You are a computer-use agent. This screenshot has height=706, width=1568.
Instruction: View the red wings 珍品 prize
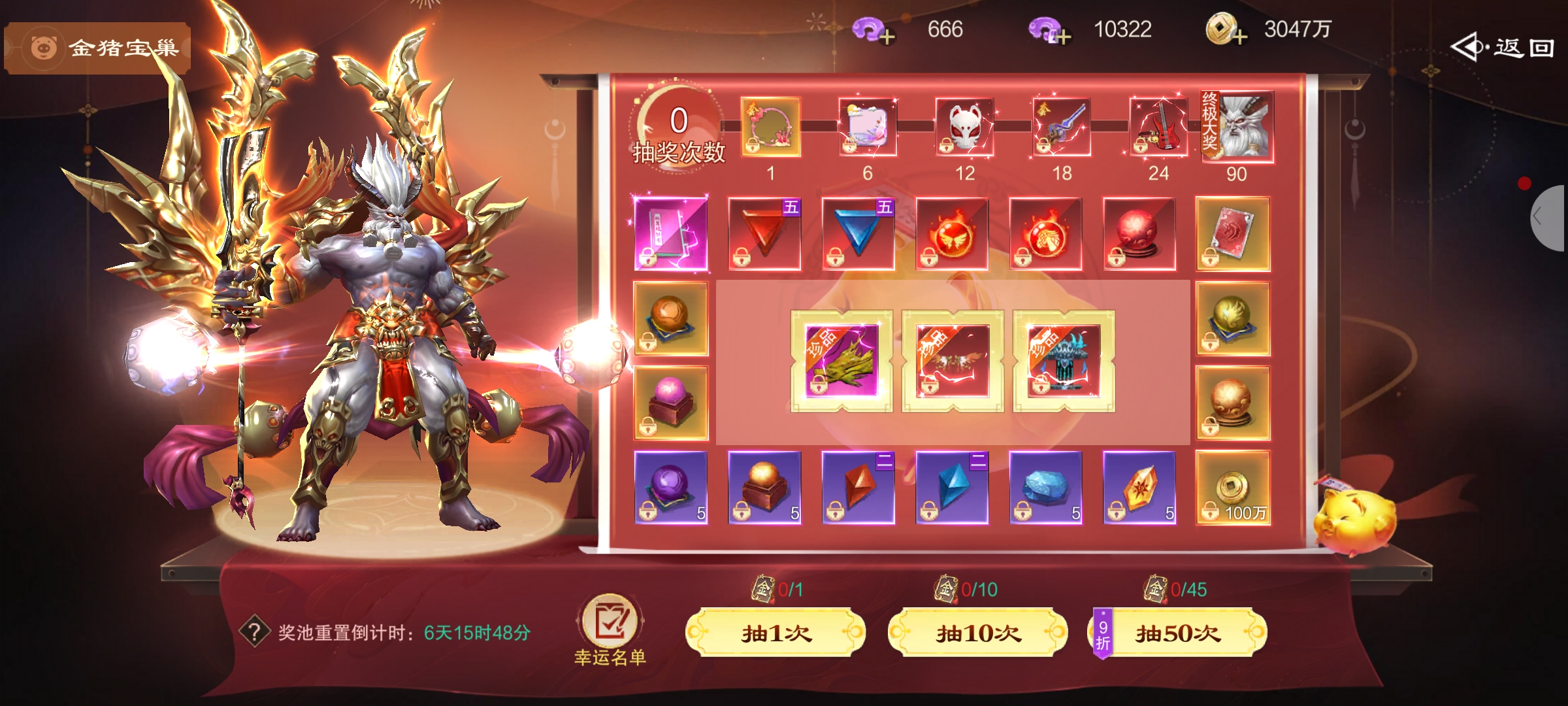coord(953,361)
